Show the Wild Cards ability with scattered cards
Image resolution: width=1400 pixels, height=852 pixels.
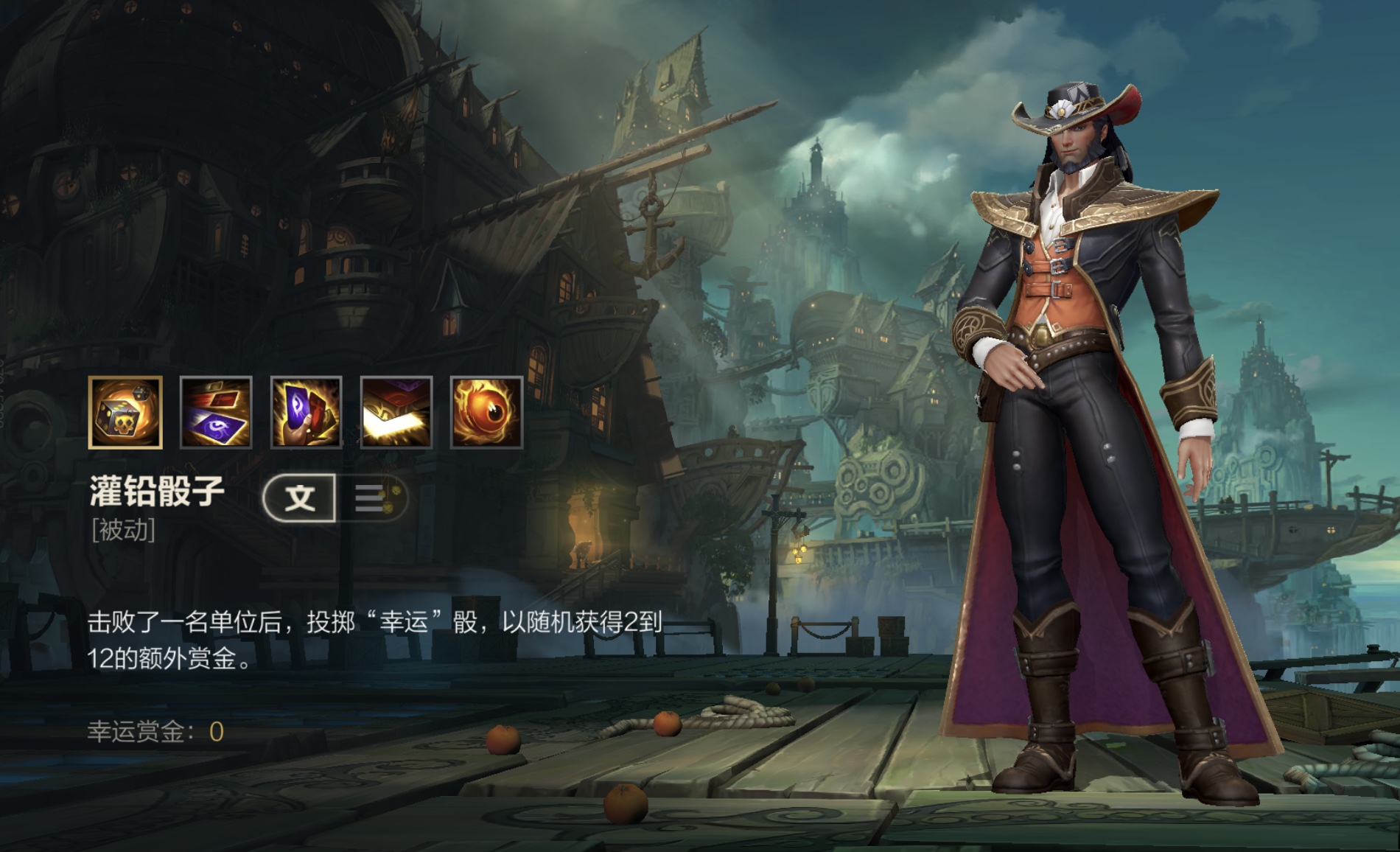[216, 413]
